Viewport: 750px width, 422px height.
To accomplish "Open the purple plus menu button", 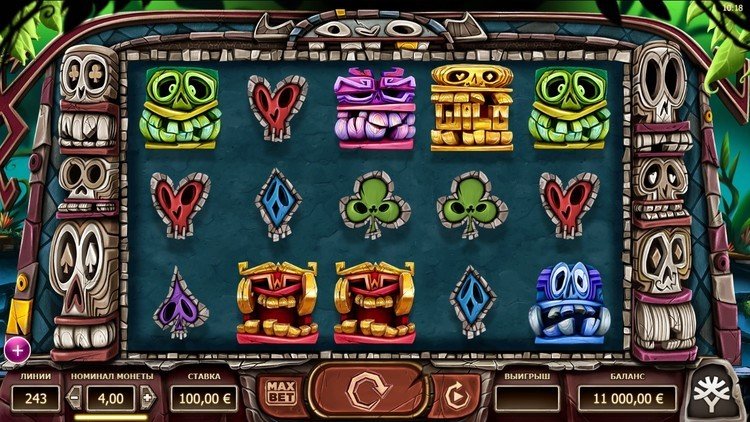I will pyautogui.click(x=17, y=348).
